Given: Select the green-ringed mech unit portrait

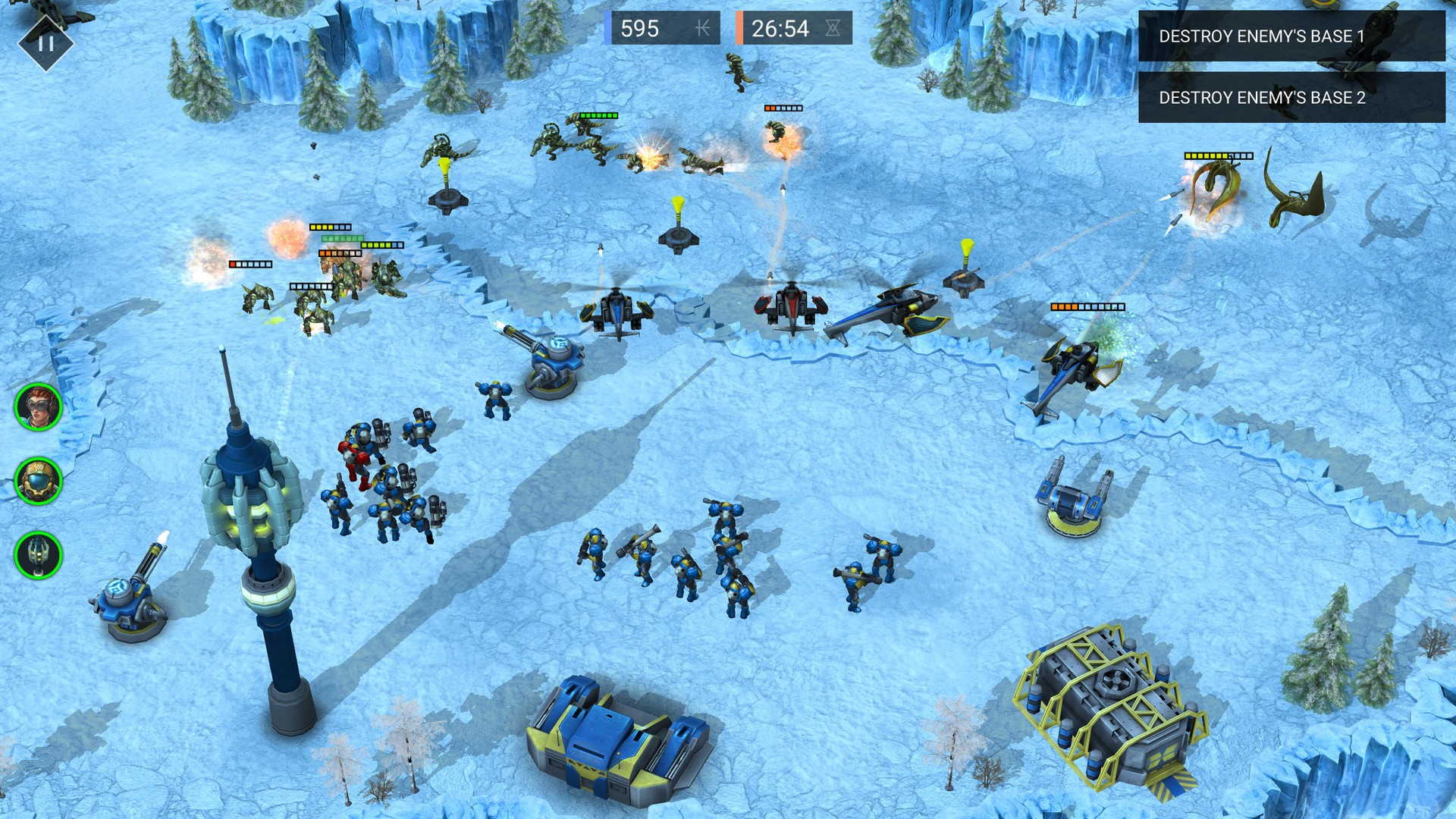Looking at the screenshot, I should 38,555.
